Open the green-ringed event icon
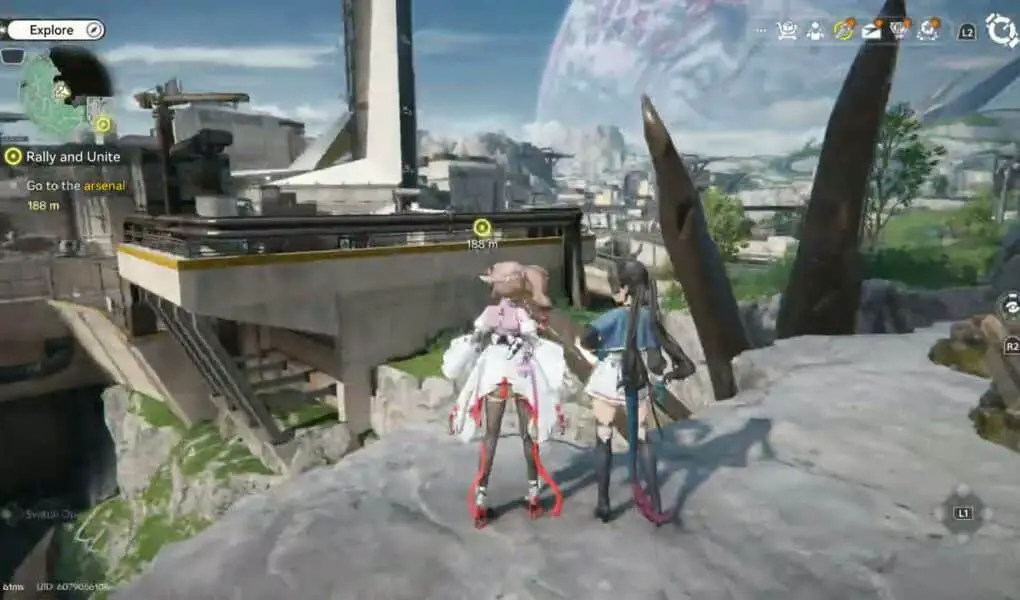The height and width of the screenshot is (600, 1020). (x=845, y=31)
